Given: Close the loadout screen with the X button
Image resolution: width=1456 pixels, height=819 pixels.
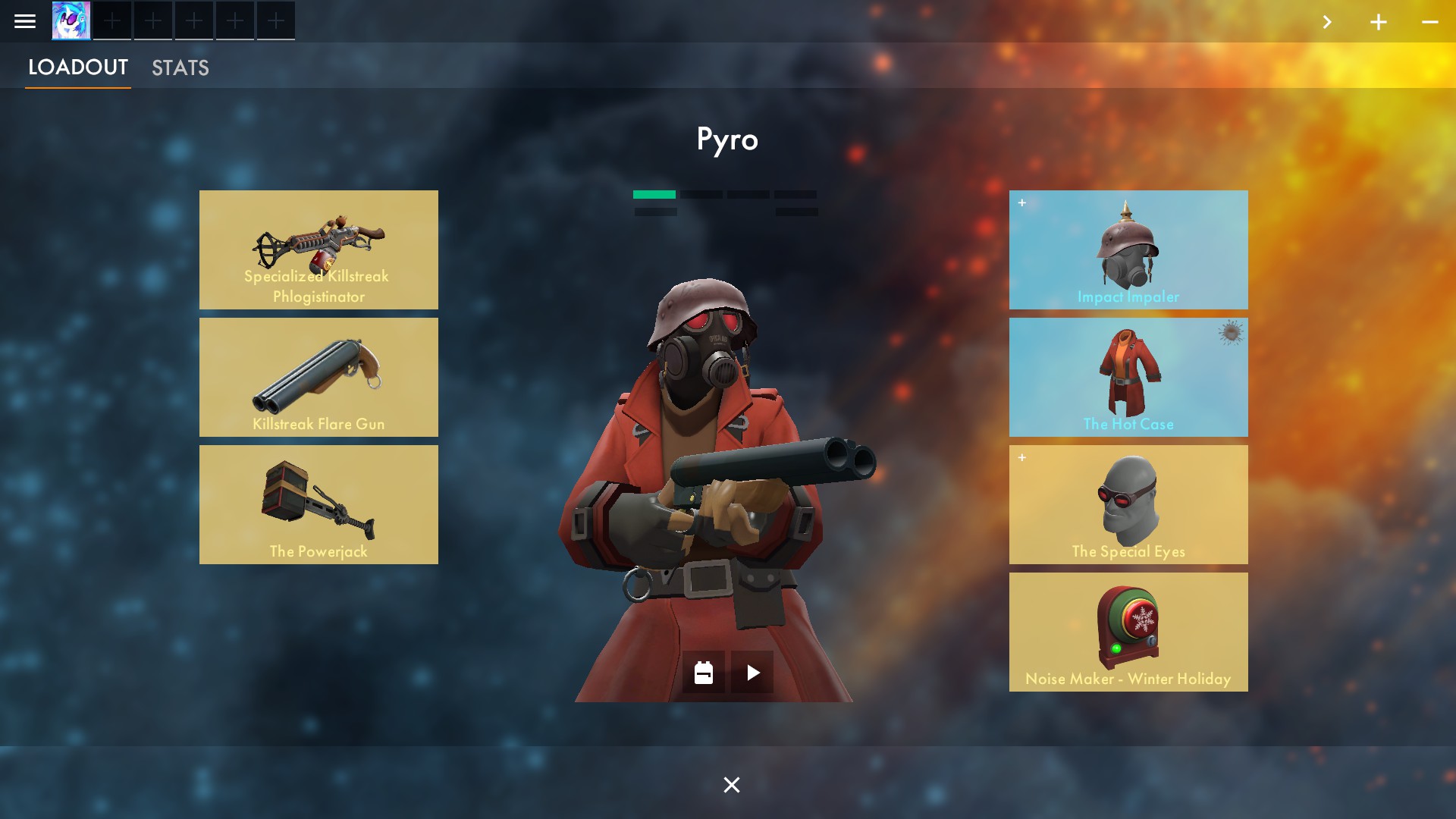Looking at the screenshot, I should click(730, 785).
